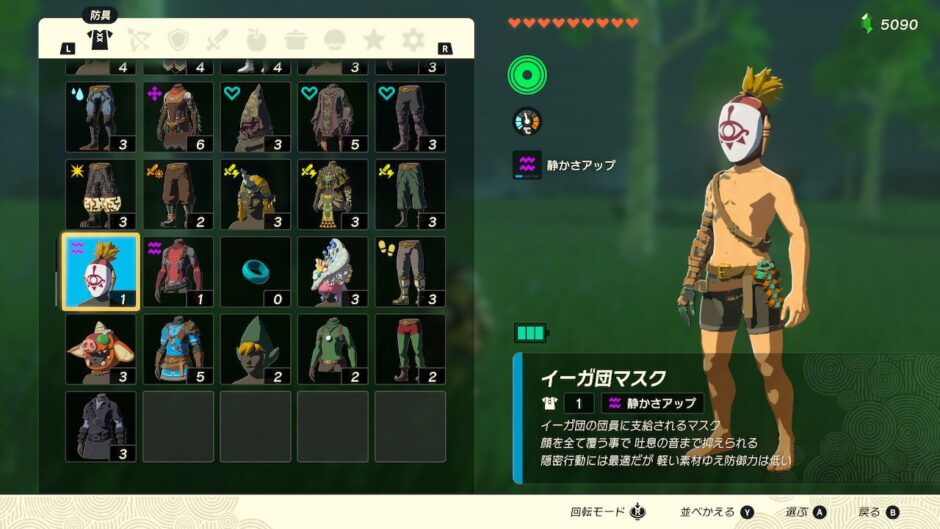Open the gear system settings tab
940x529 pixels.
coord(413,40)
